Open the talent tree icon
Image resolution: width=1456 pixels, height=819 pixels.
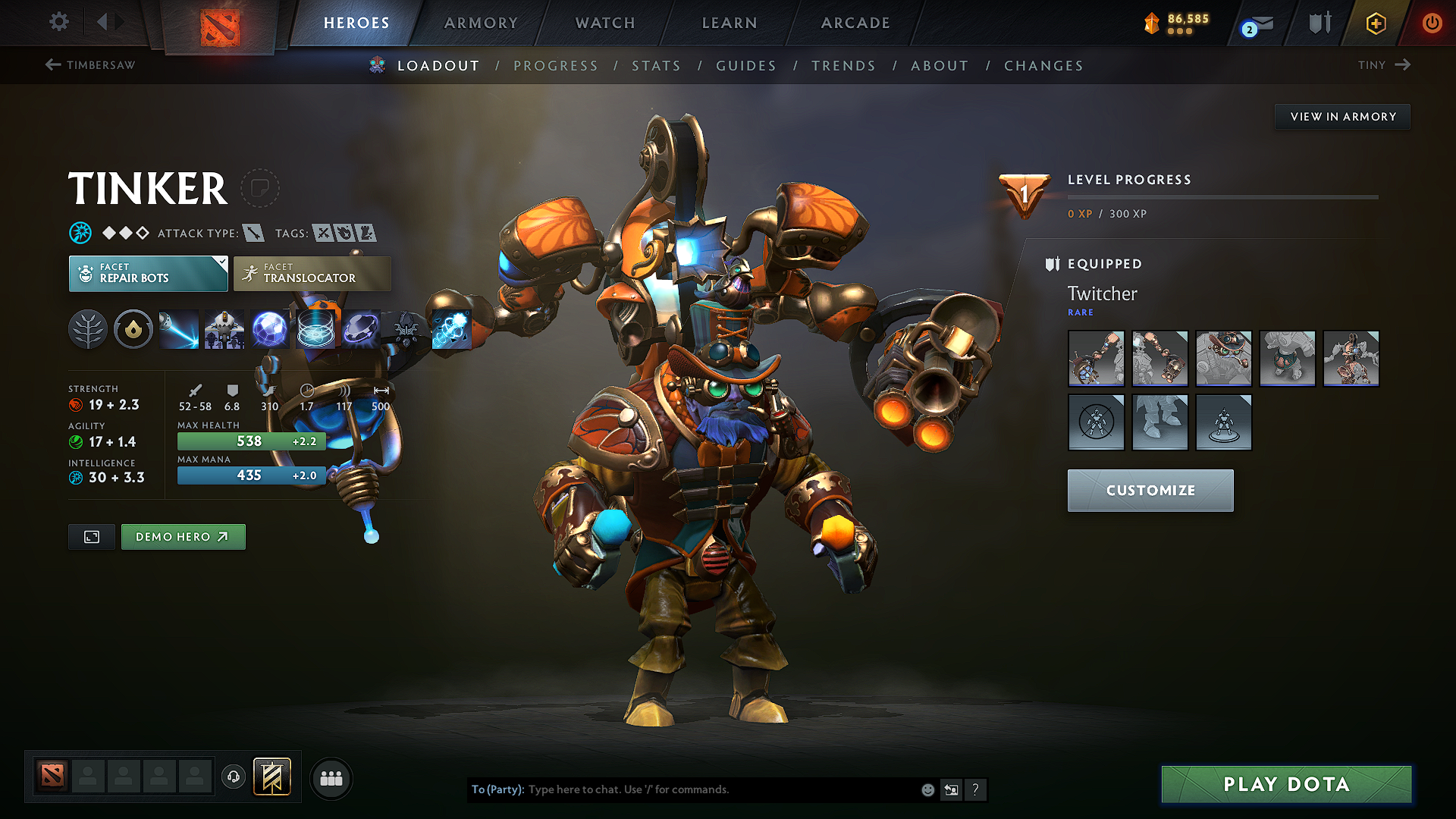(87, 328)
